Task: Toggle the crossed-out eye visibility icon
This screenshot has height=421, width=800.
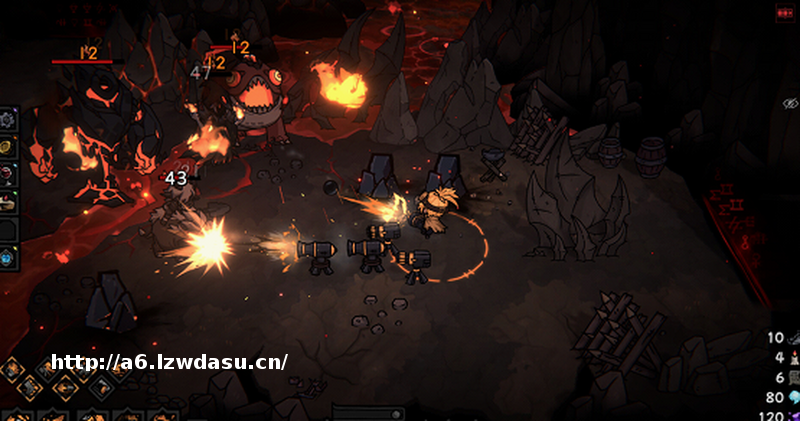Action: (790, 103)
